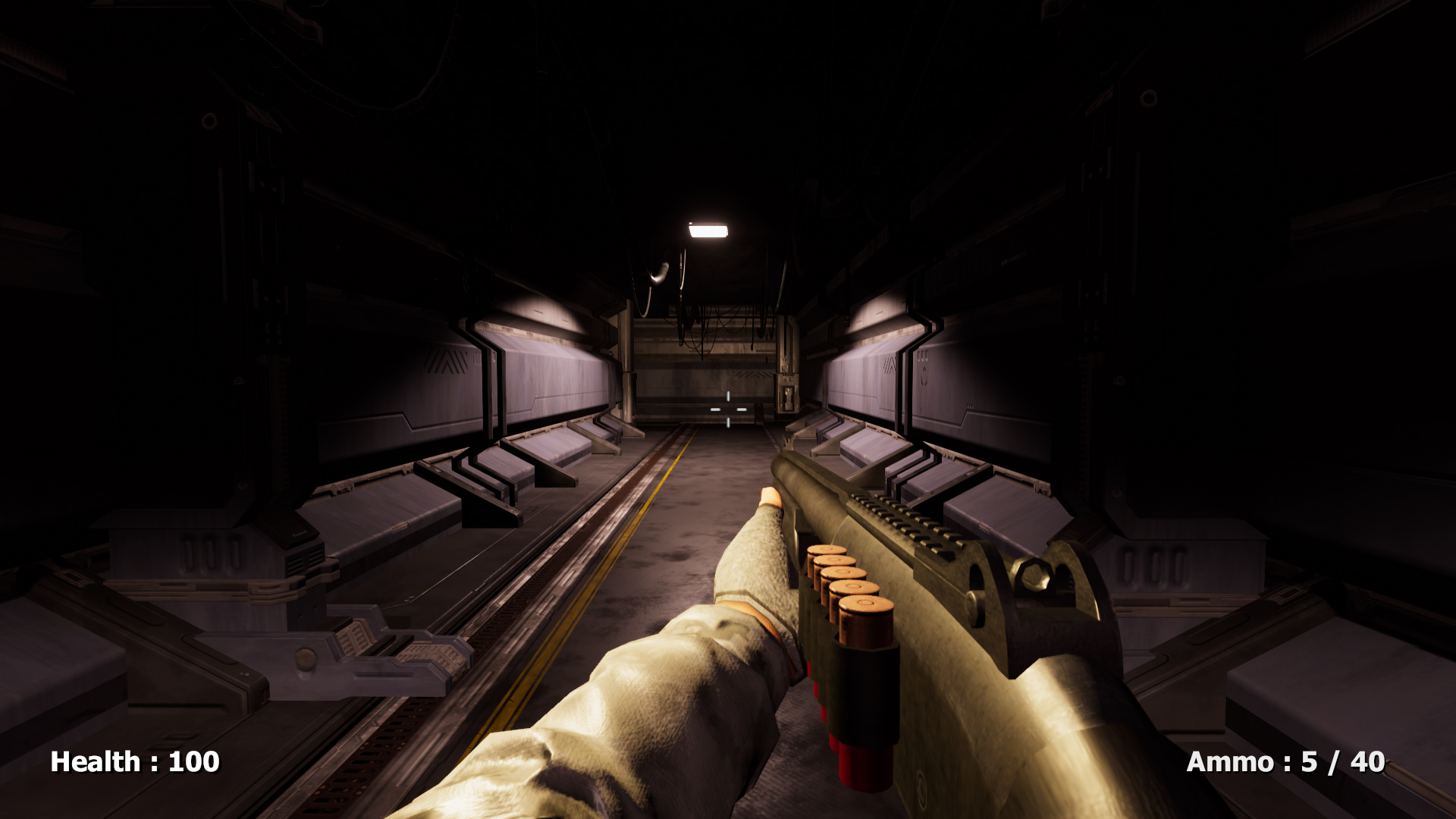This screenshot has width=1456, height=819.
Task: Click the Health : 100 HUD counter
Action: (133, 761)
